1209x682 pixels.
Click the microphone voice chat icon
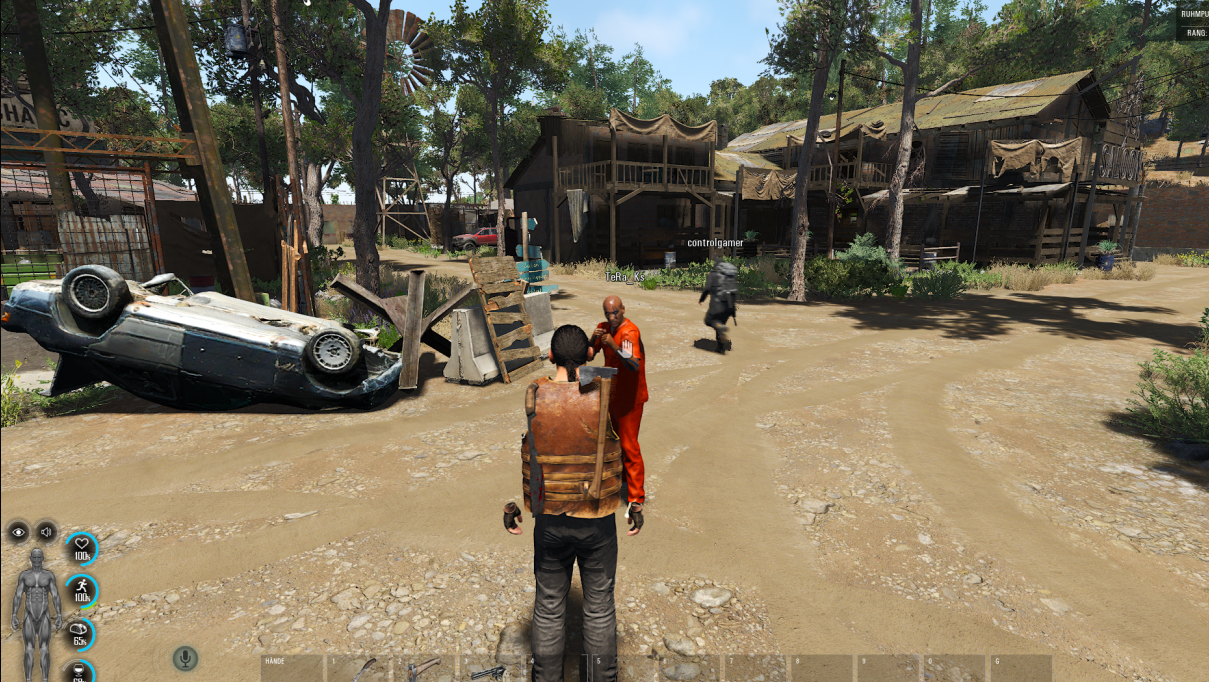click(x=185, y=658)
